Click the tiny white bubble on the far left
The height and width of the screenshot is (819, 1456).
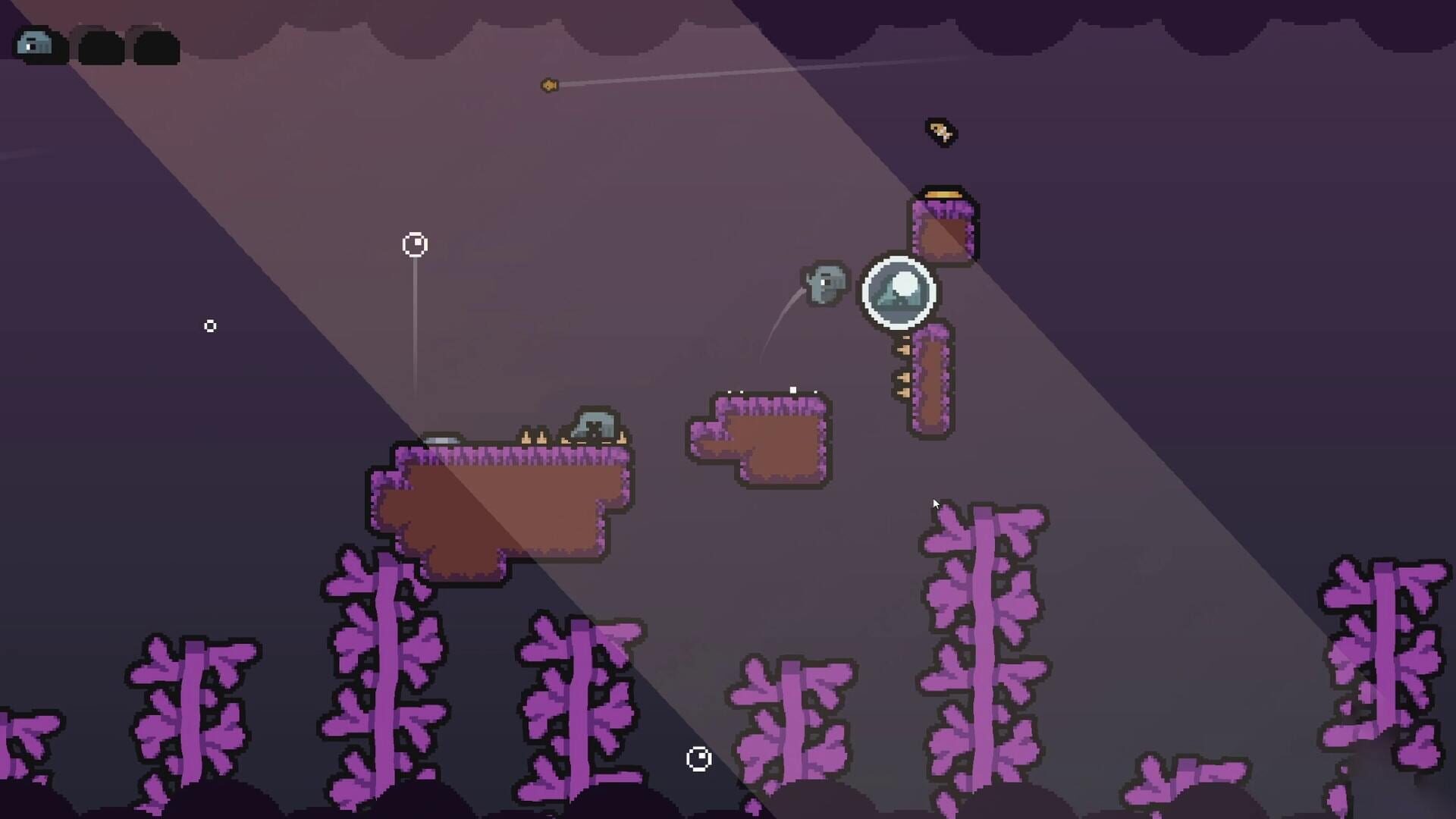point(211,325)
